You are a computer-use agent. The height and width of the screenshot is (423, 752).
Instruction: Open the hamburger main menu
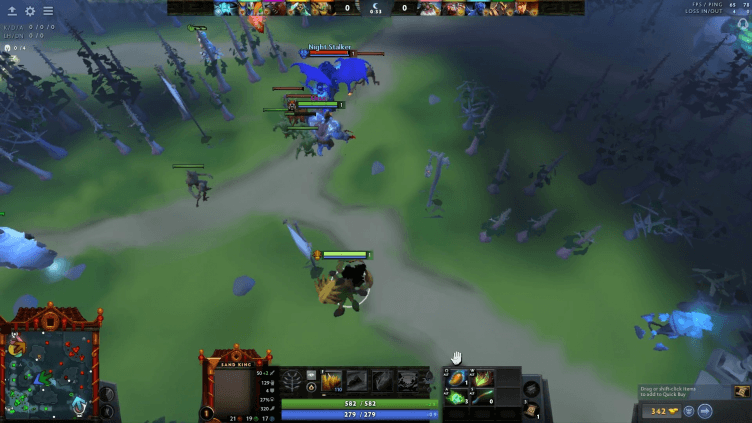coord(47,11)
